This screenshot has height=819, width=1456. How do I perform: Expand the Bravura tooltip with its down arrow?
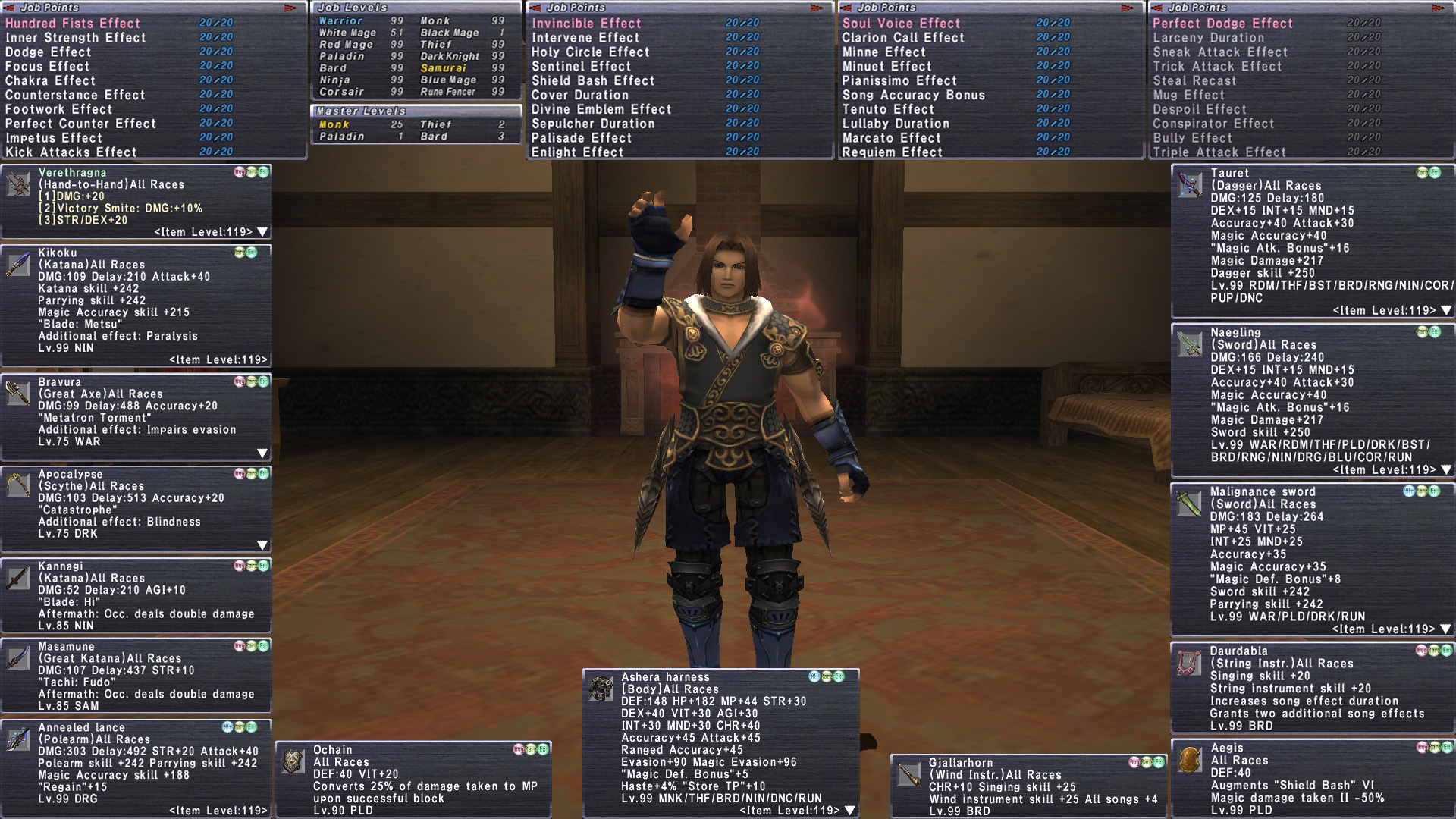(x=262, y=453)
